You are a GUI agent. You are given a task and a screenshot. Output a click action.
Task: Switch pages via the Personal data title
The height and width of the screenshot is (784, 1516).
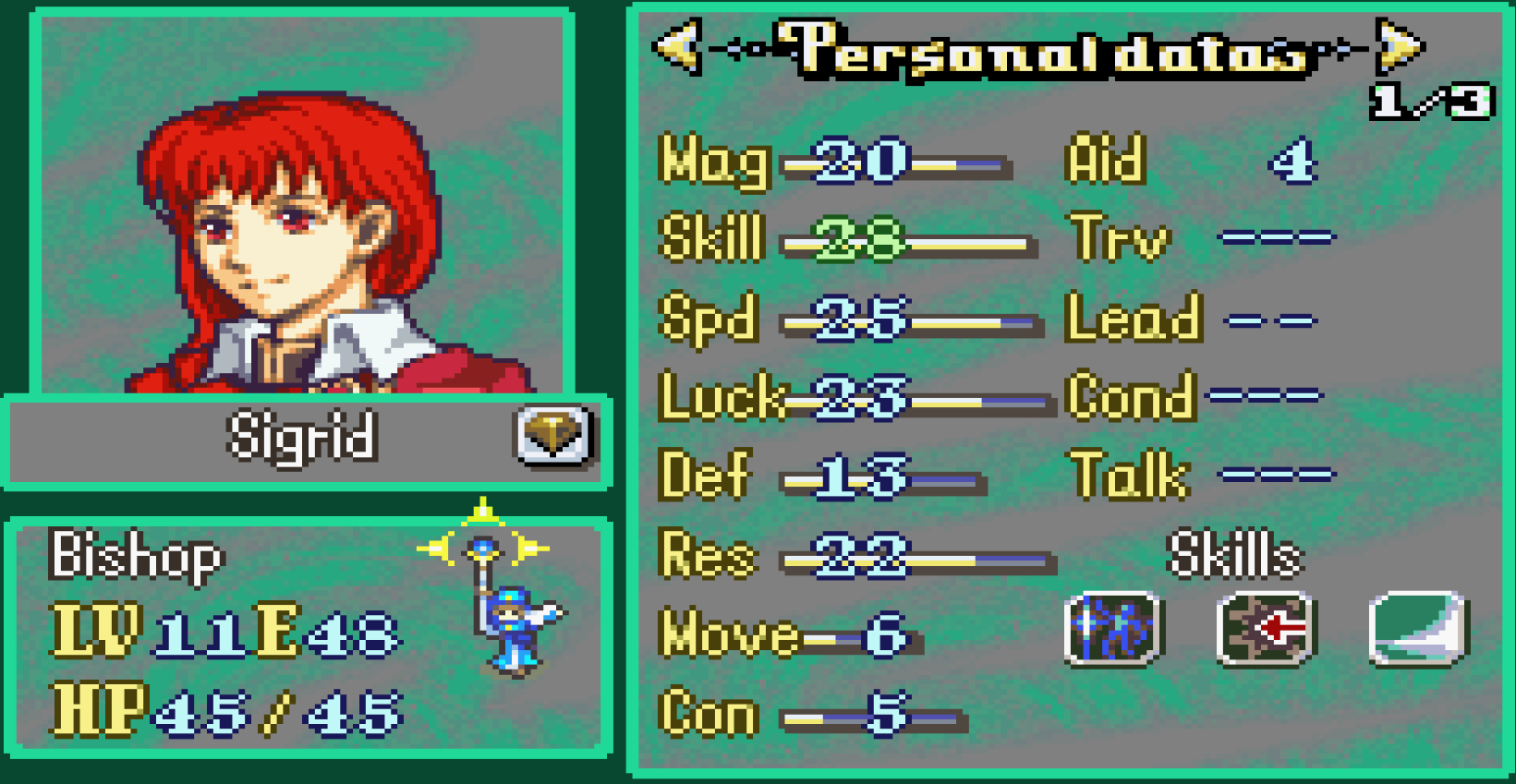1044,53
